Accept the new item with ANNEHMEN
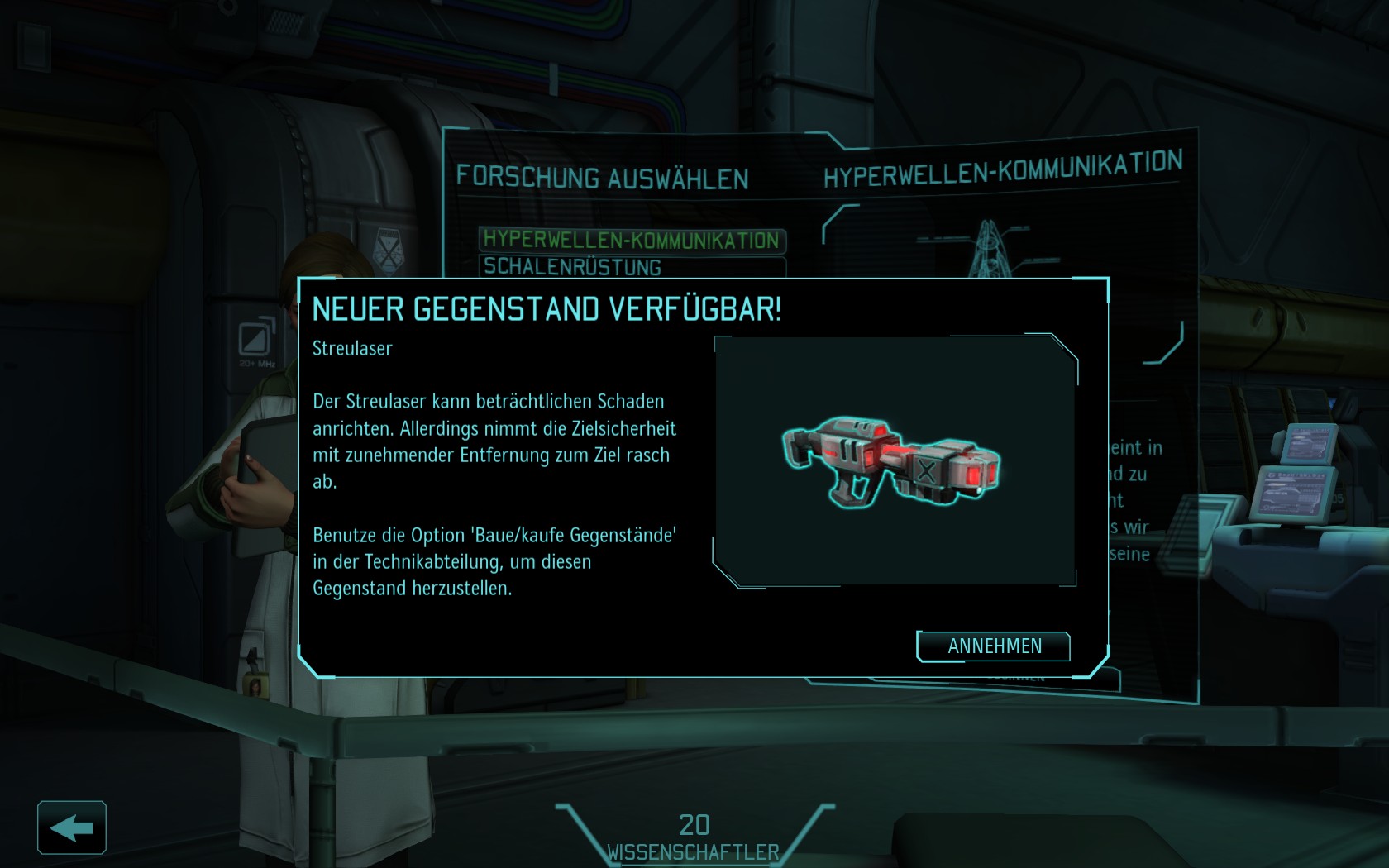This screenshot has height=868, width=1389. [x=993, y=646]
